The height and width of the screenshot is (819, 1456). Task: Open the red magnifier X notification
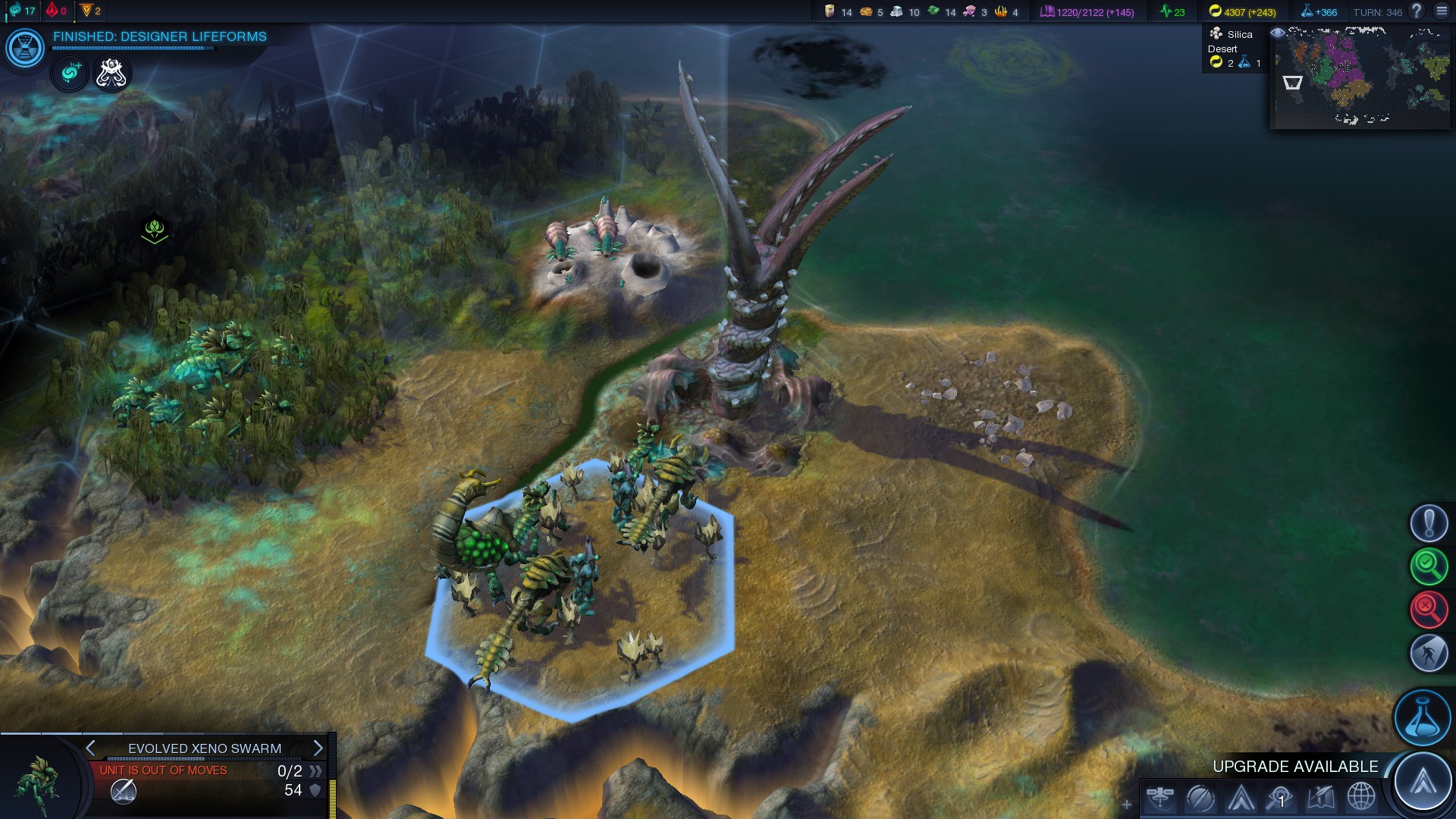[1429, 609]
